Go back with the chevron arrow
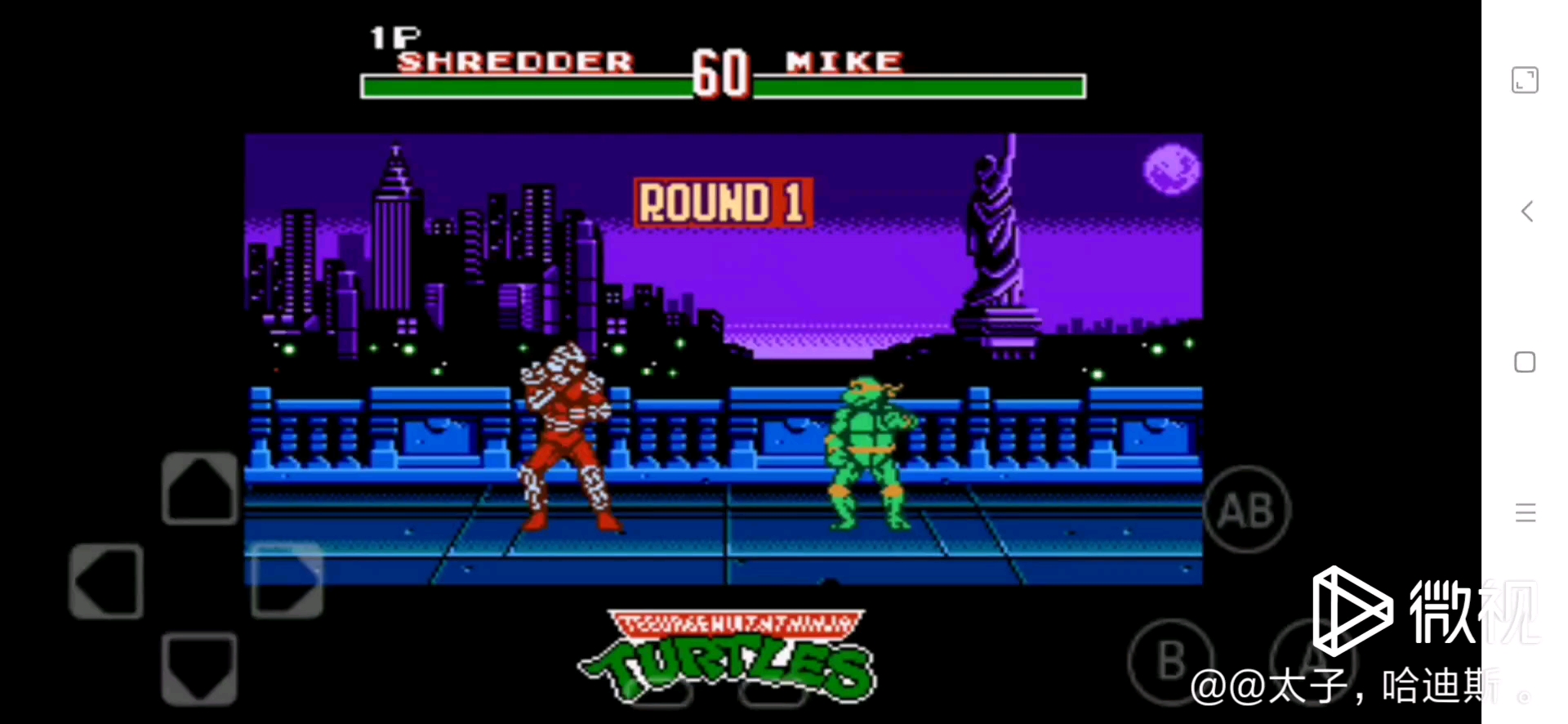Viewport: 1568px width, 724px height. click(x=1526, y=212)
